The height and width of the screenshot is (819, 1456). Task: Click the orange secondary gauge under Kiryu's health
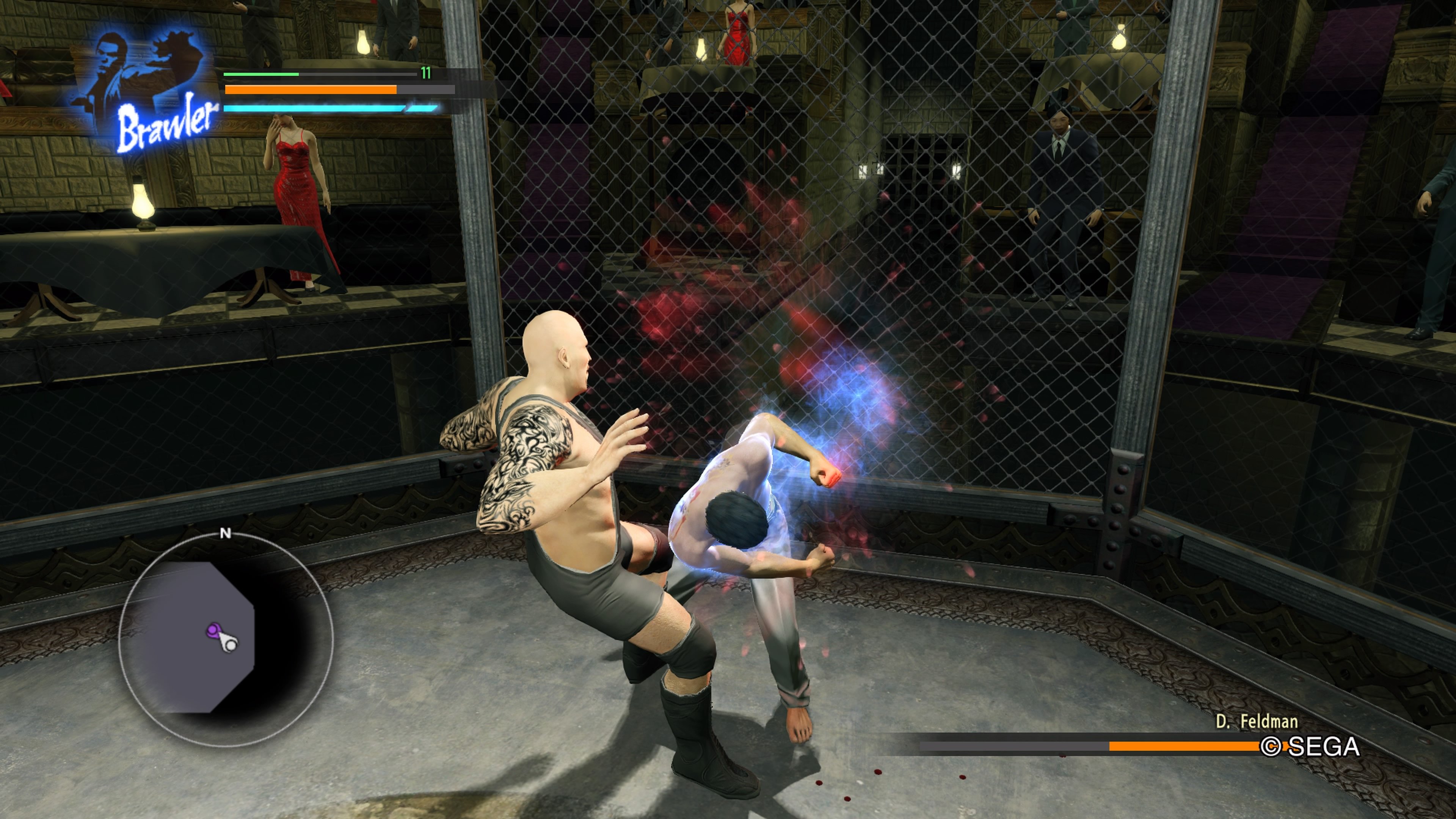[311, 89]
